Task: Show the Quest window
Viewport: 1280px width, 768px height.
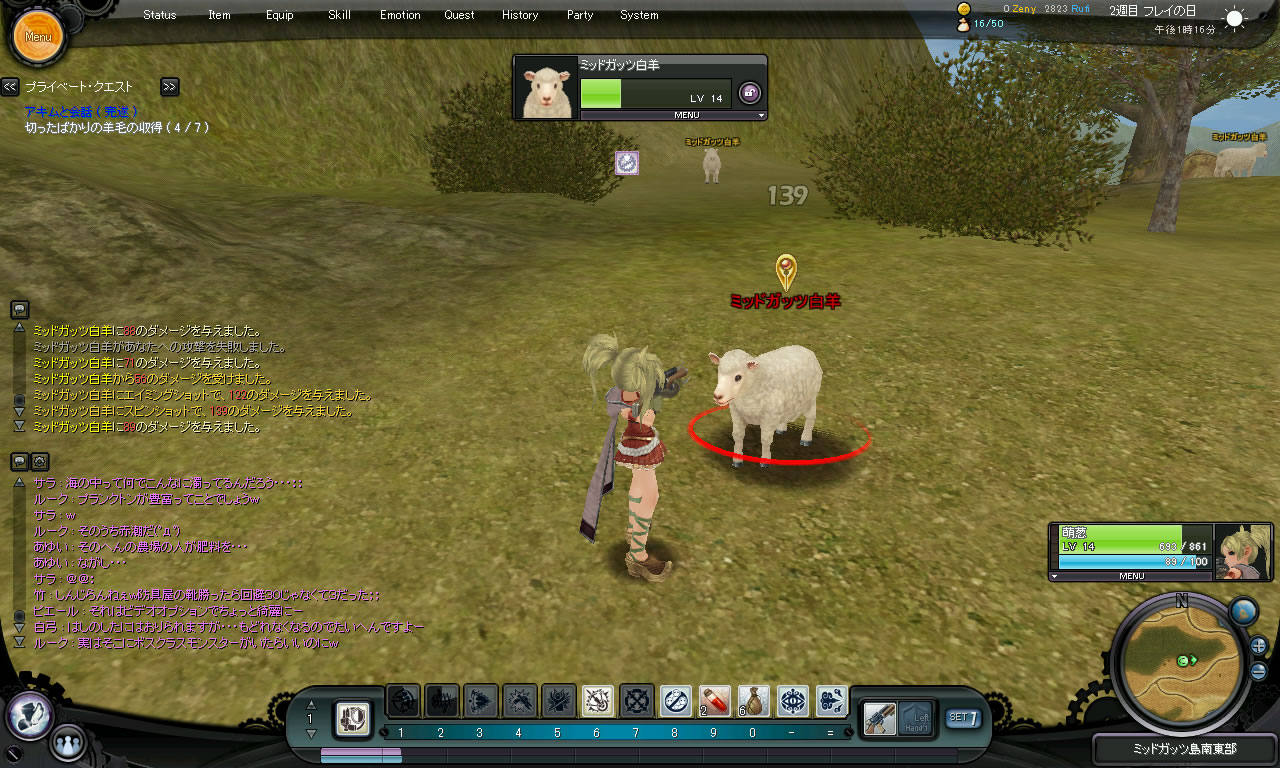Action: [x=460, y=15]
